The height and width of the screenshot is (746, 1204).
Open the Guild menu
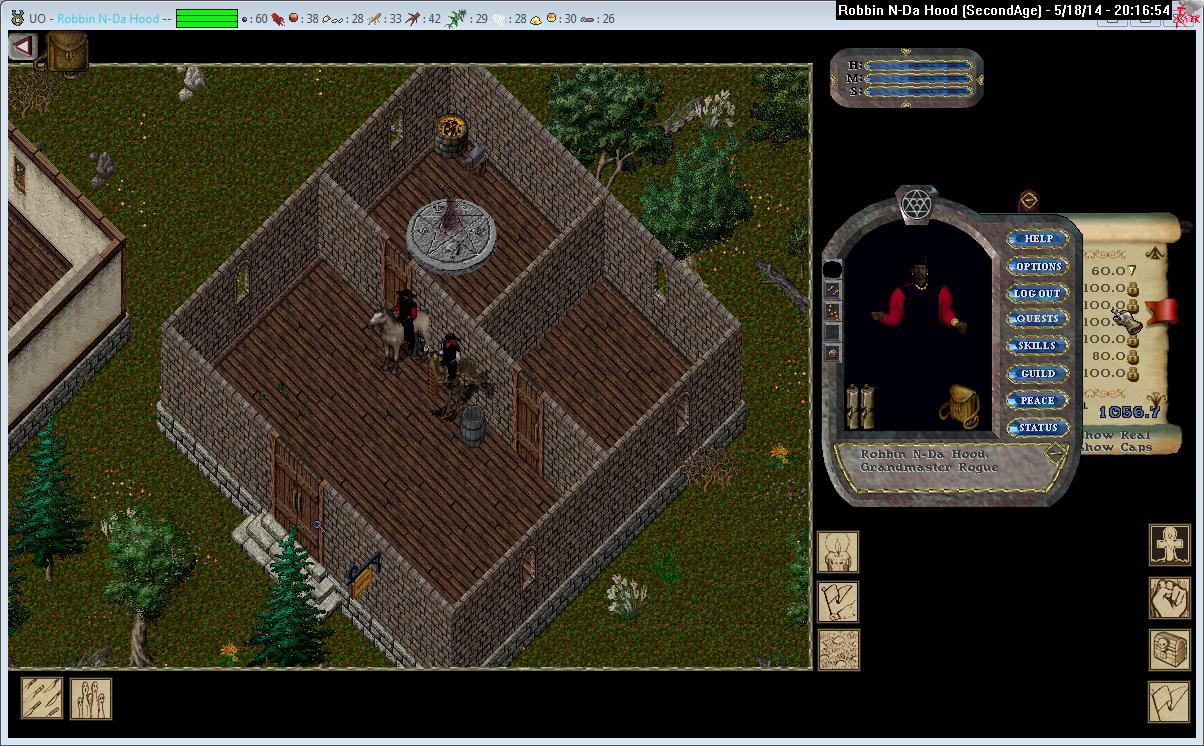coord(1037,373)
